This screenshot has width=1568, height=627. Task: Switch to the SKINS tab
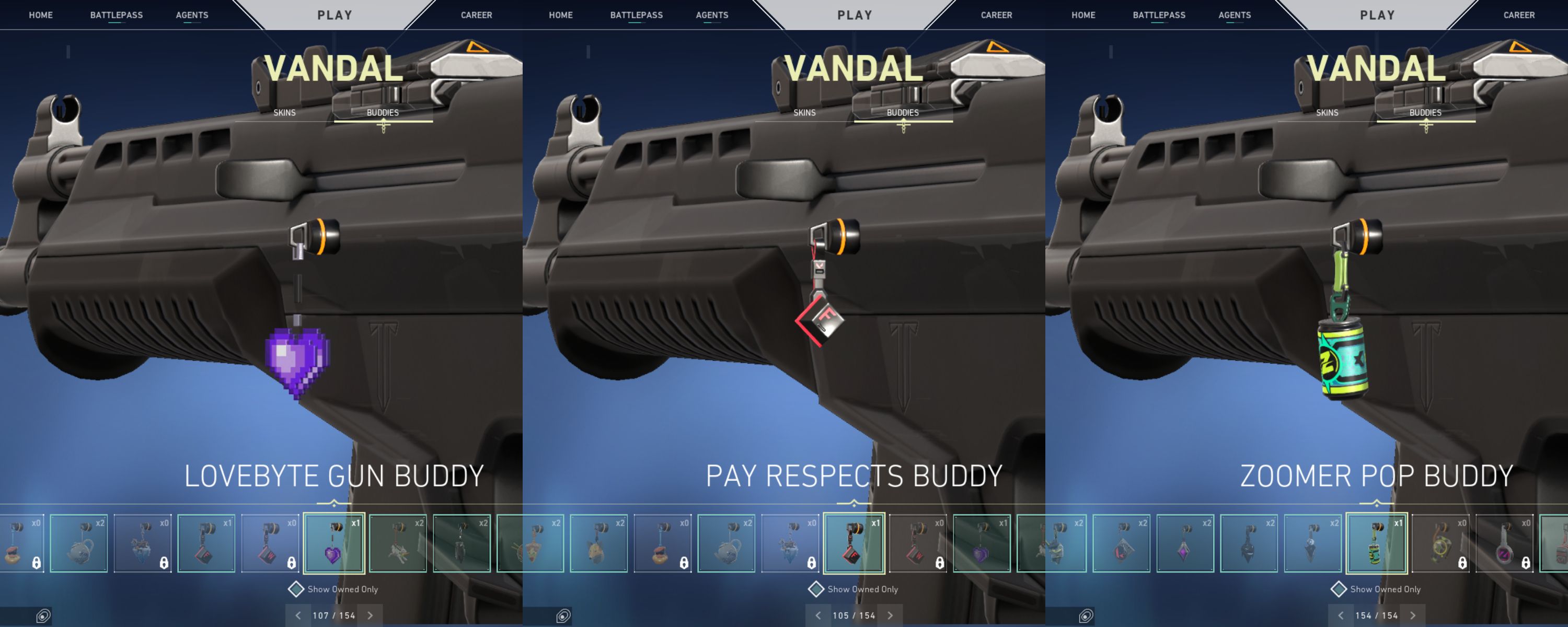click(284, 112)
